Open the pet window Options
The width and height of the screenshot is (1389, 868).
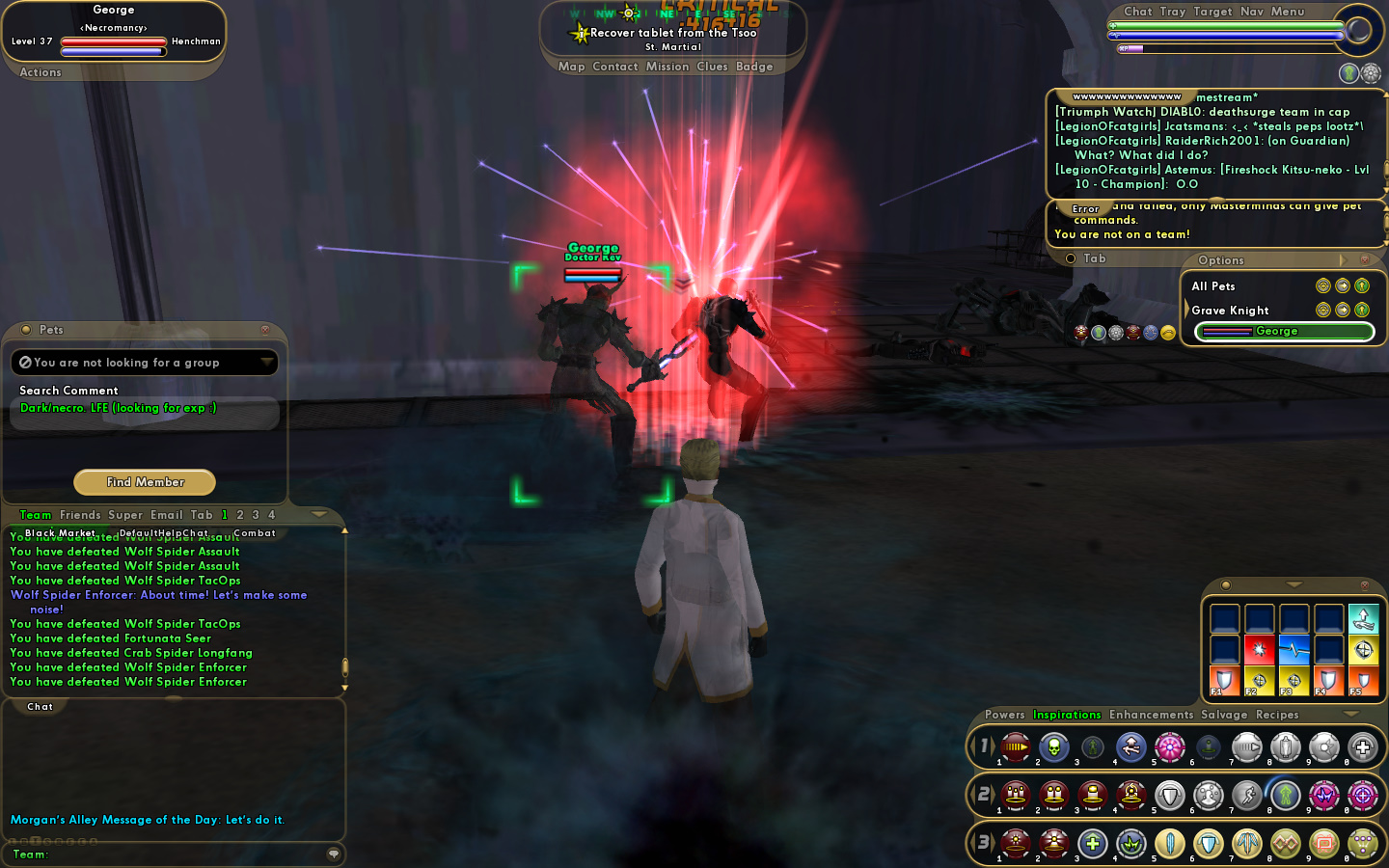coord(1221,260)
